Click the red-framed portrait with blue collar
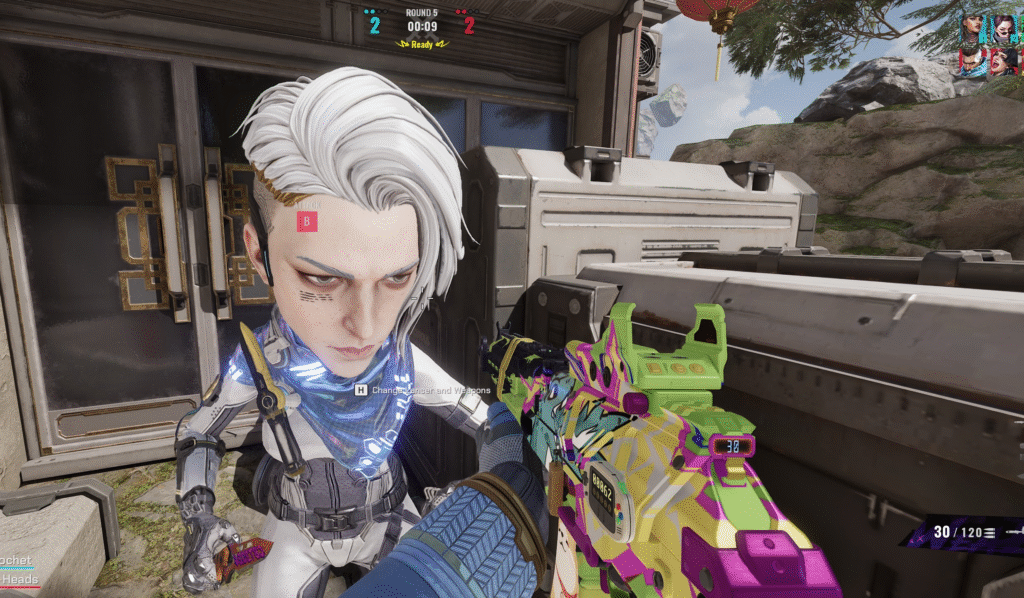Viewport: 1024px width, 598px height. (x=972, y=61)
